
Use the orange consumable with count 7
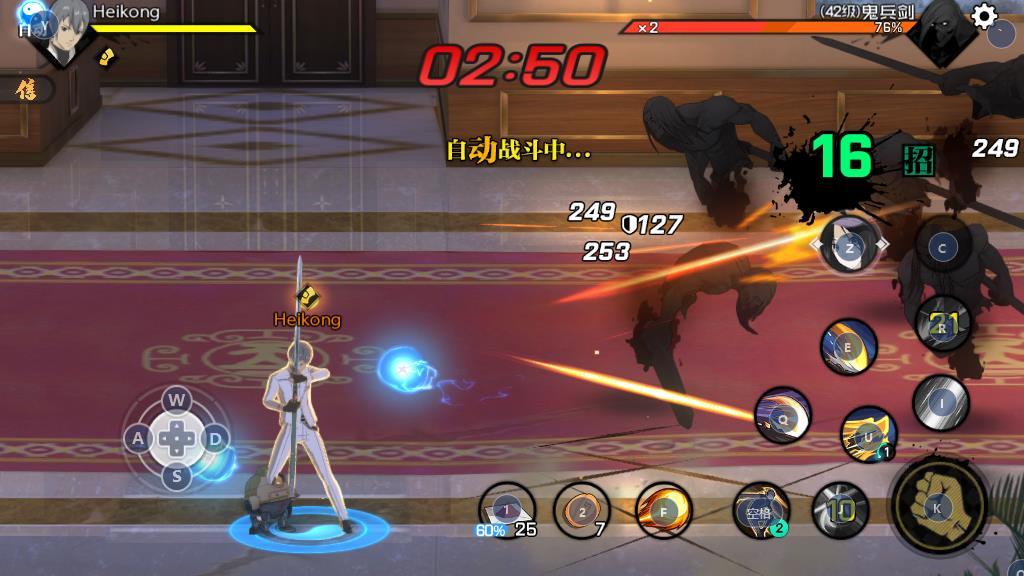(x=582, y=509)
